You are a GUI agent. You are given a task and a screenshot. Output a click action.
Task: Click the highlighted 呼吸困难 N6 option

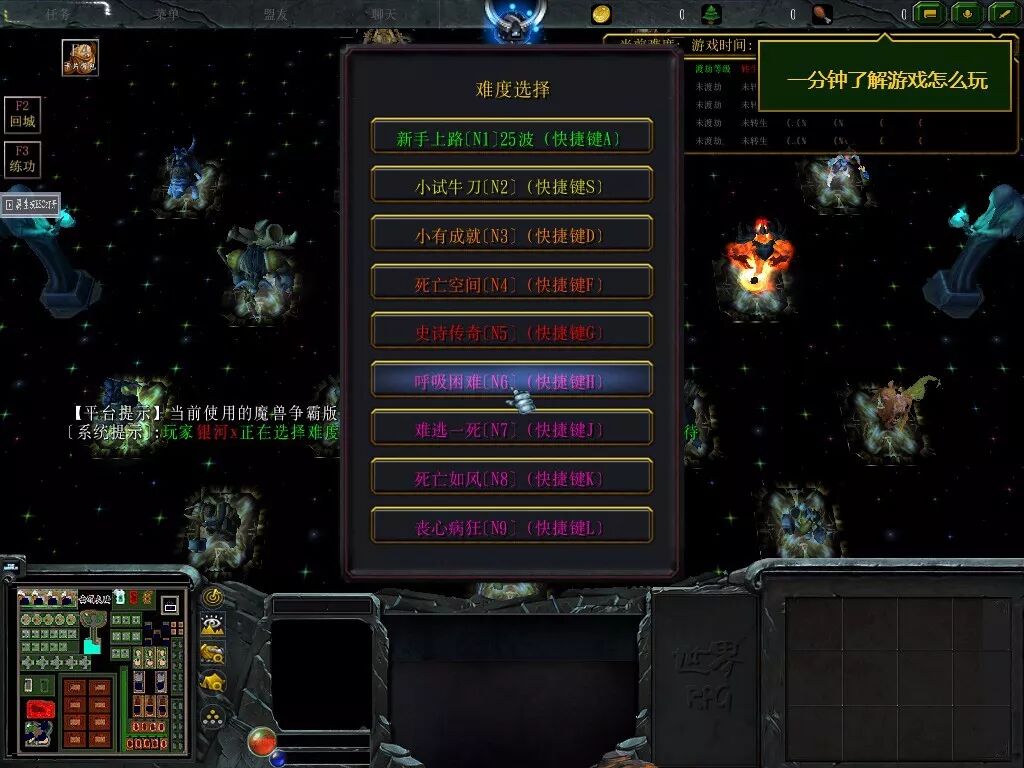pos(511,381)
